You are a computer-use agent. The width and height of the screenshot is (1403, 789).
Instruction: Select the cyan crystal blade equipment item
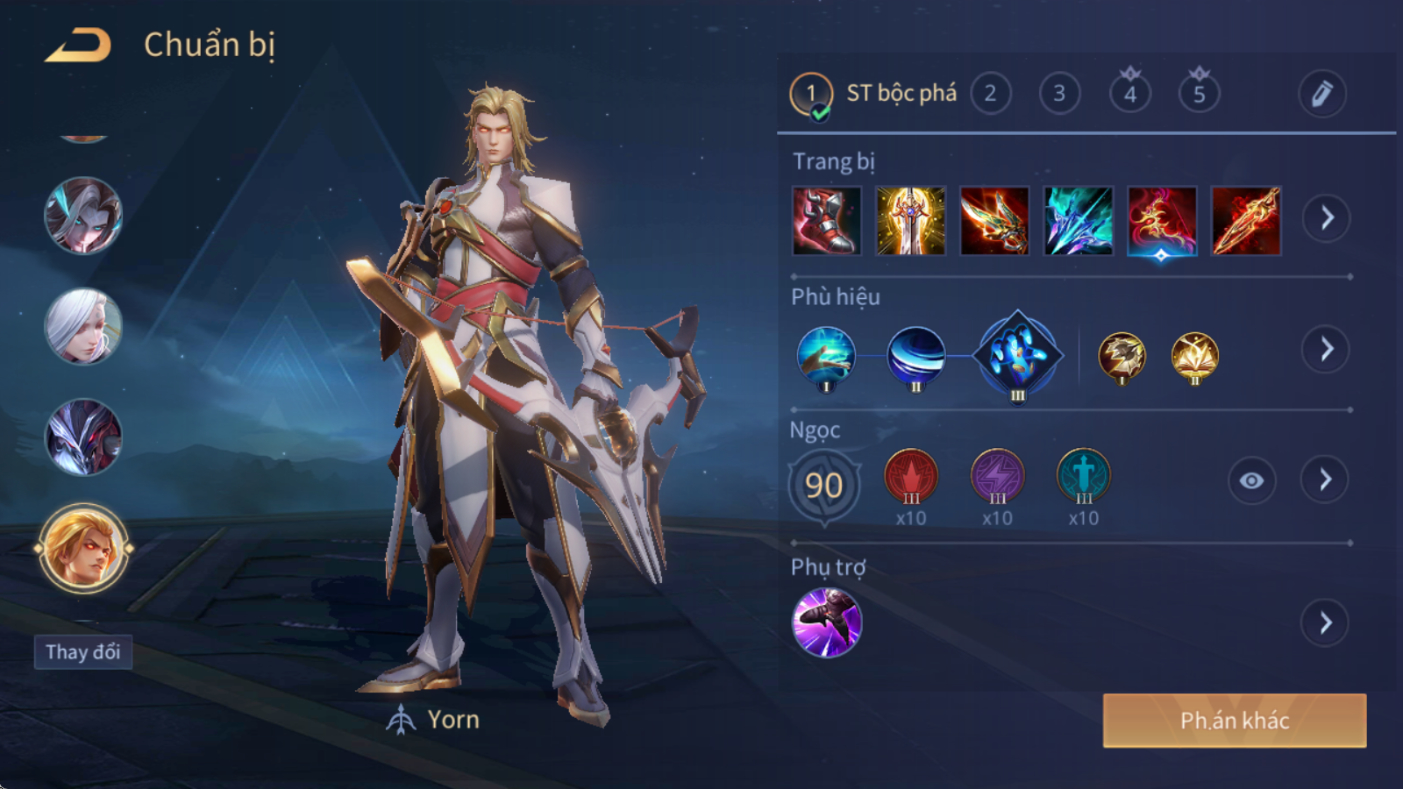(x=1078, y=220)
